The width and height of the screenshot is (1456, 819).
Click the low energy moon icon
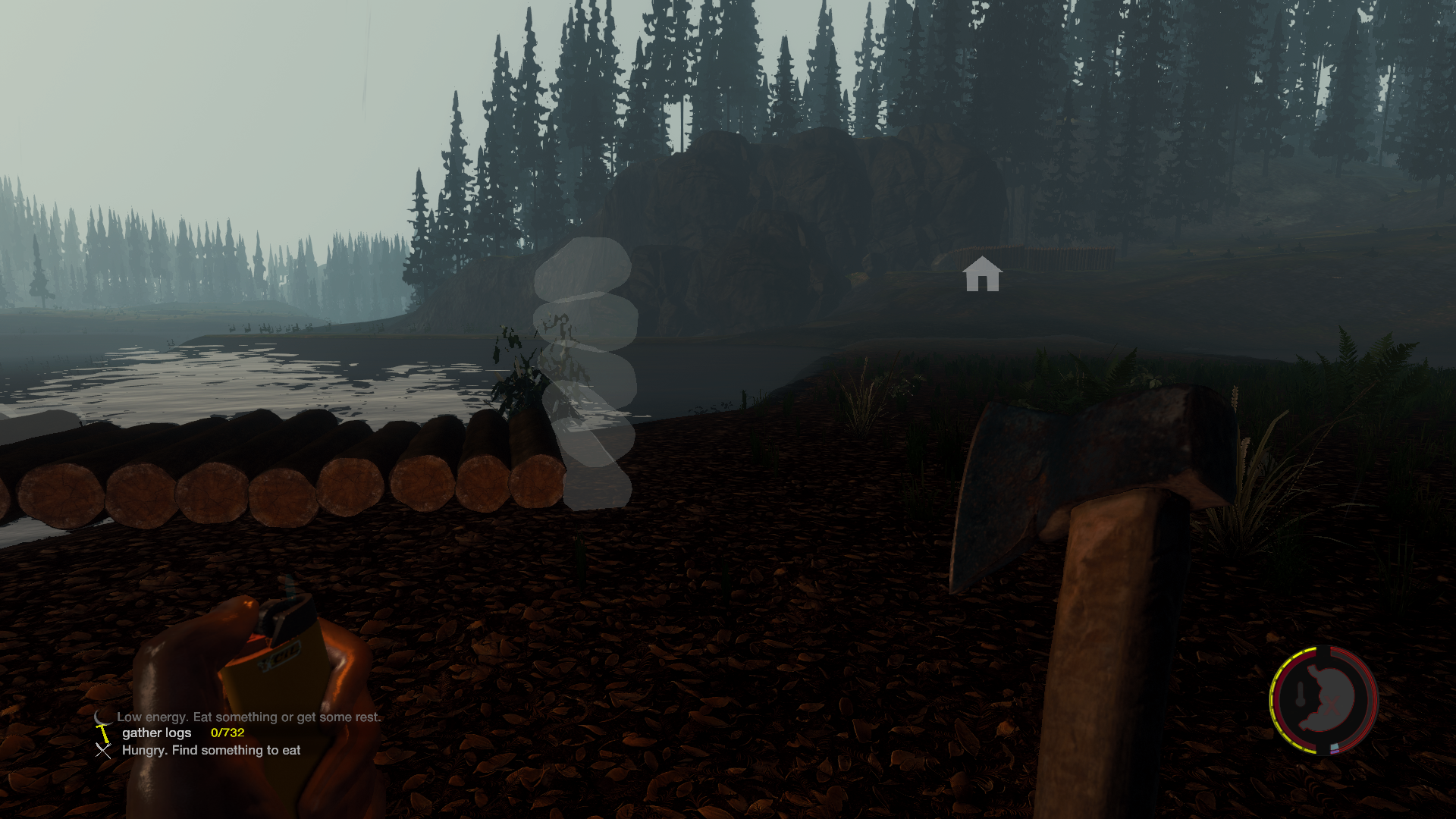tap(101, 717)
